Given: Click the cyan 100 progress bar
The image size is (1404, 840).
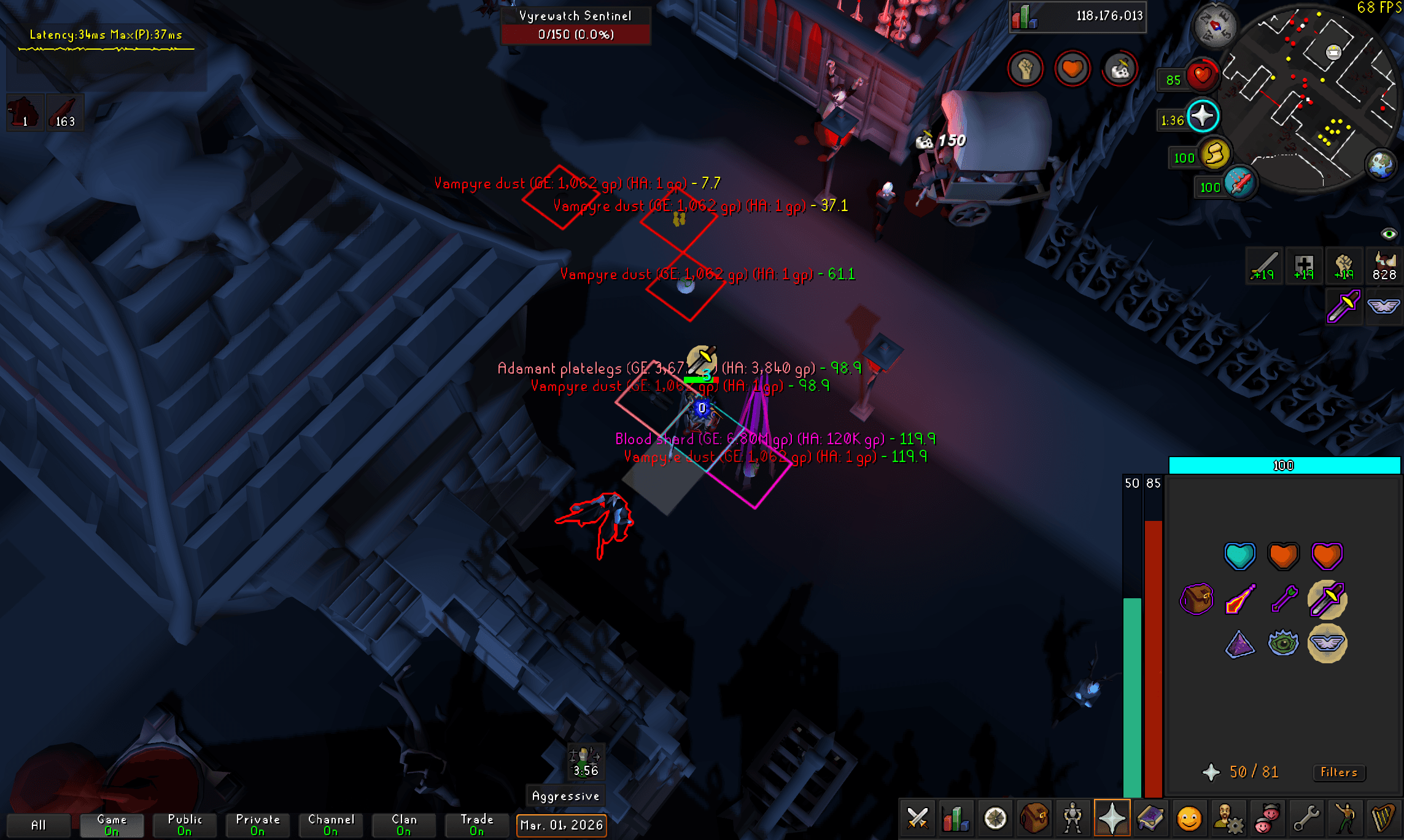Looking at the screenshot, I should tap(1283, 465).
